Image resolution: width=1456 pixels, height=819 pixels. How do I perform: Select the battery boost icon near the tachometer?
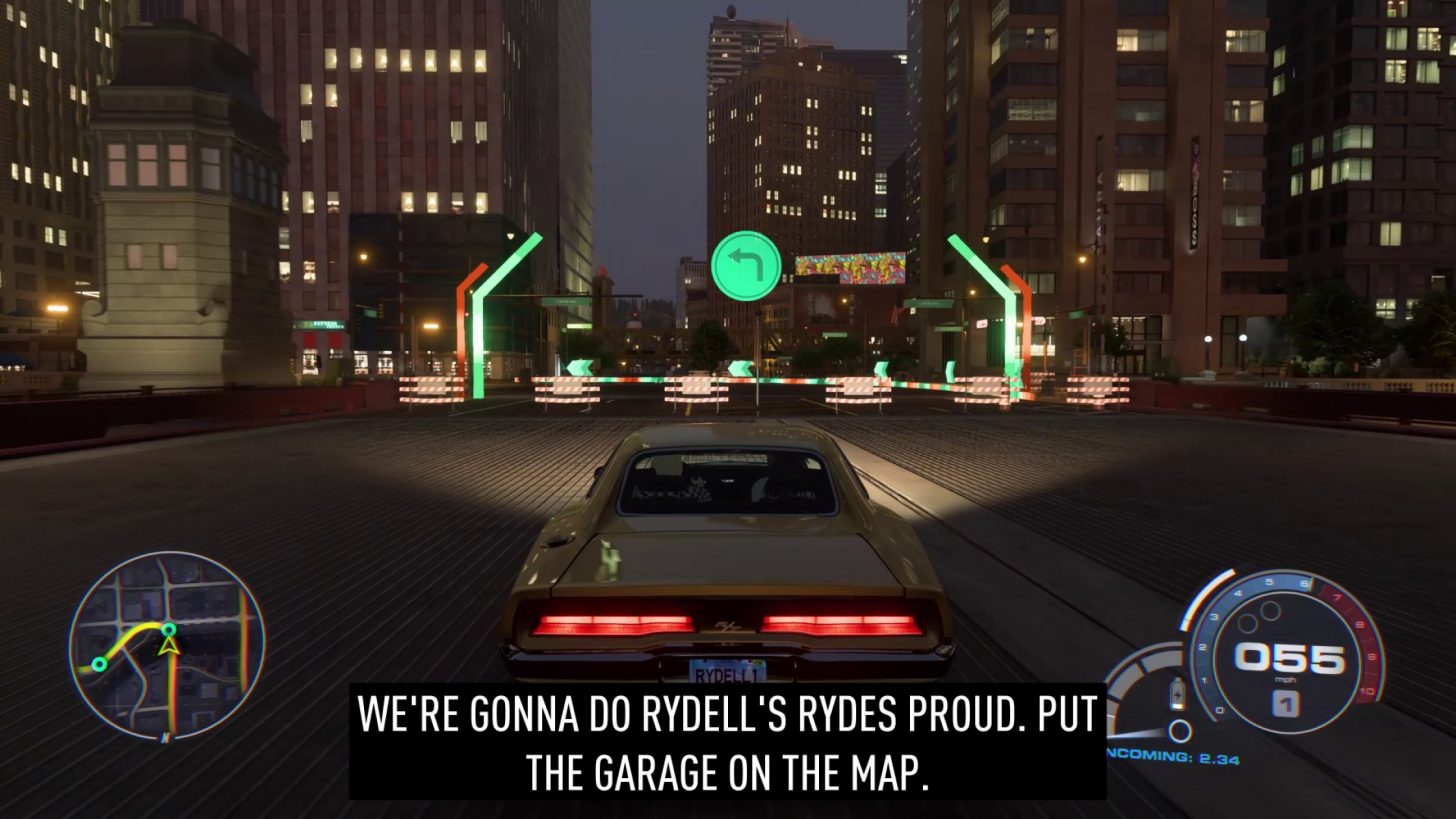(1176, 693)
